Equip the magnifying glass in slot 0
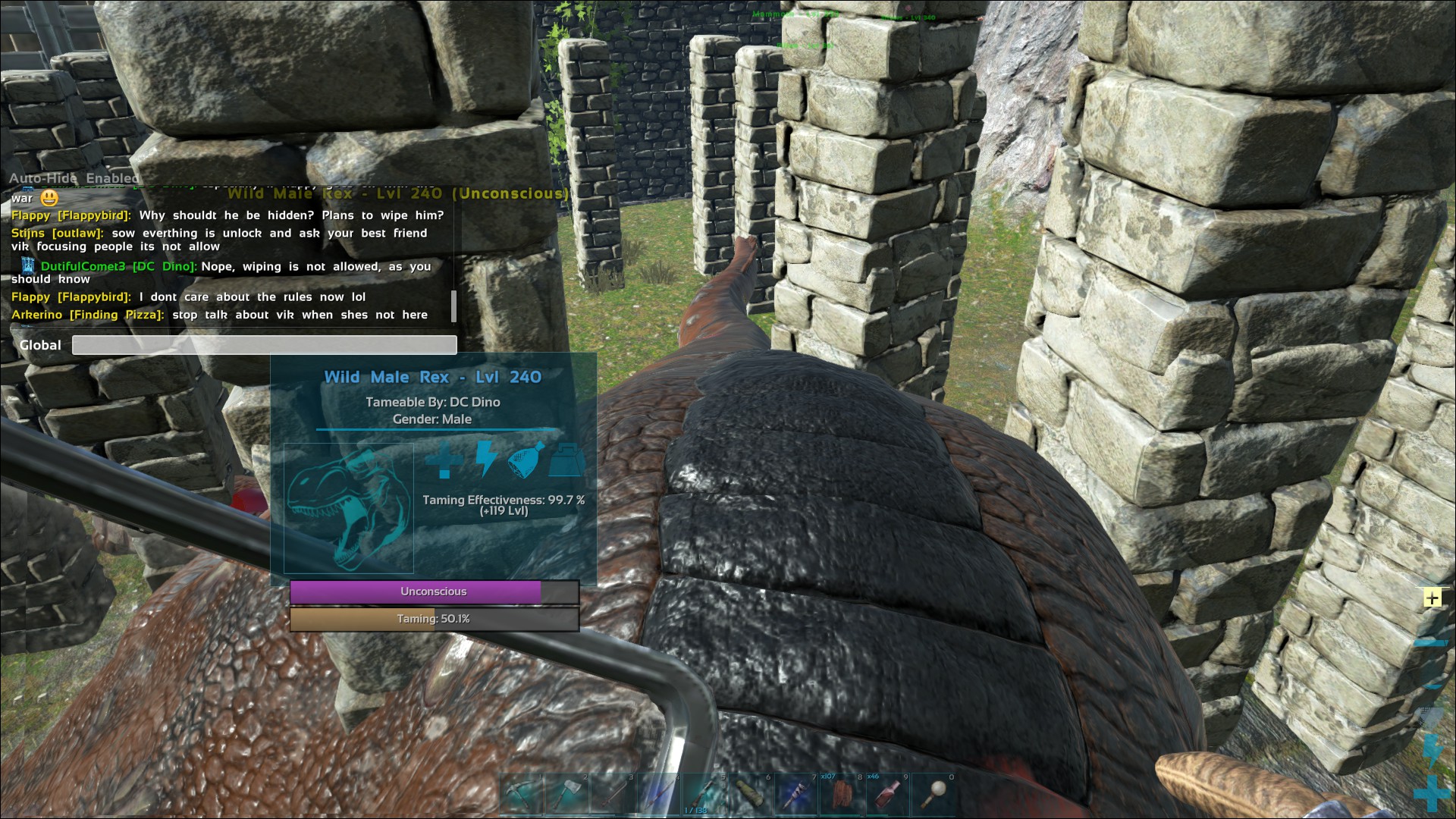This screenshot has height=819, width=1456. click(x=934, y=795)
